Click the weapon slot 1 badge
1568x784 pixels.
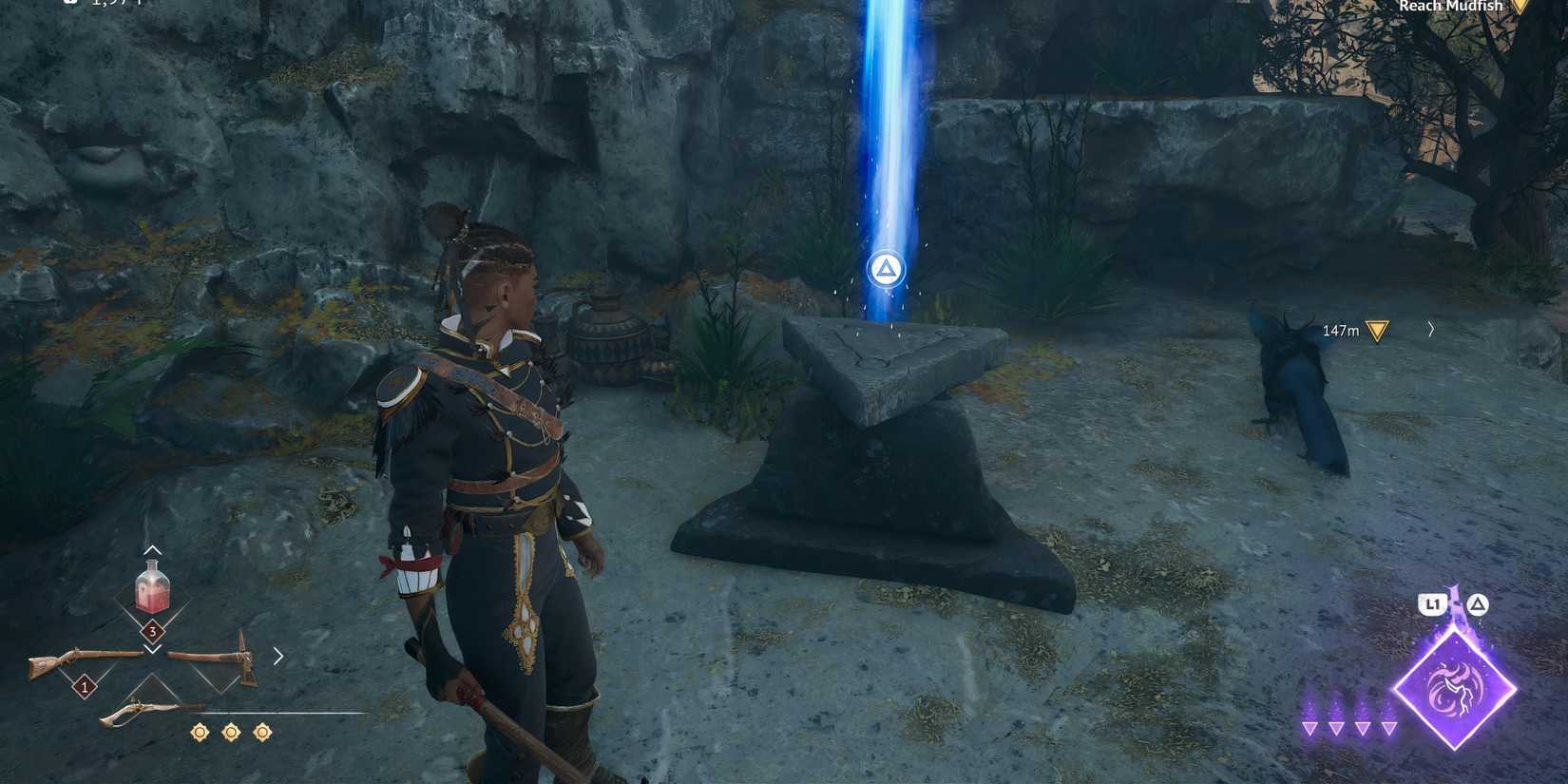click(84, 686)
